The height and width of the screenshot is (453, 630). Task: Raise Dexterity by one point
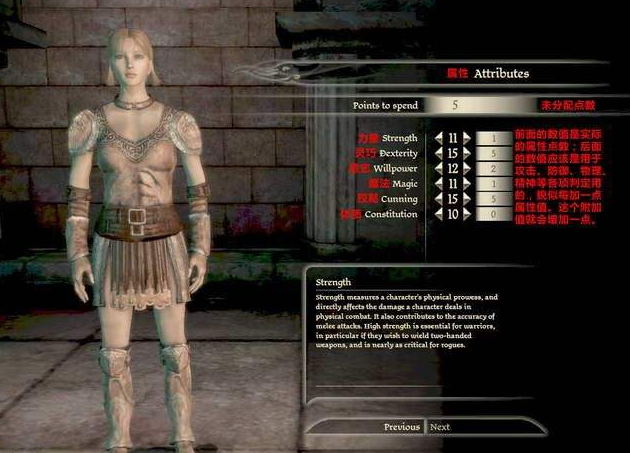click(467, 153)
